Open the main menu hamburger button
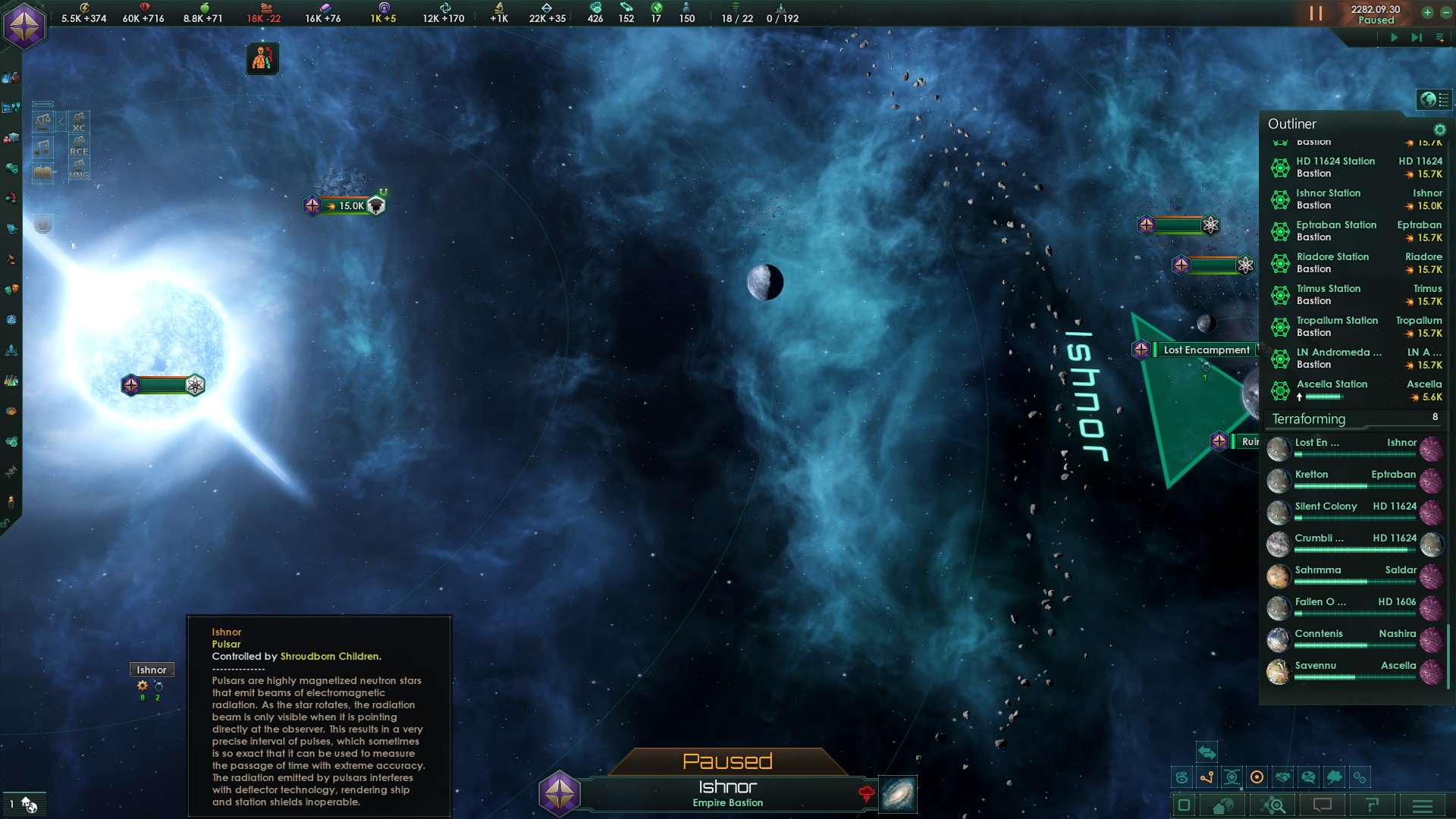This screenshot has width=1456, height=819. 1422,805
